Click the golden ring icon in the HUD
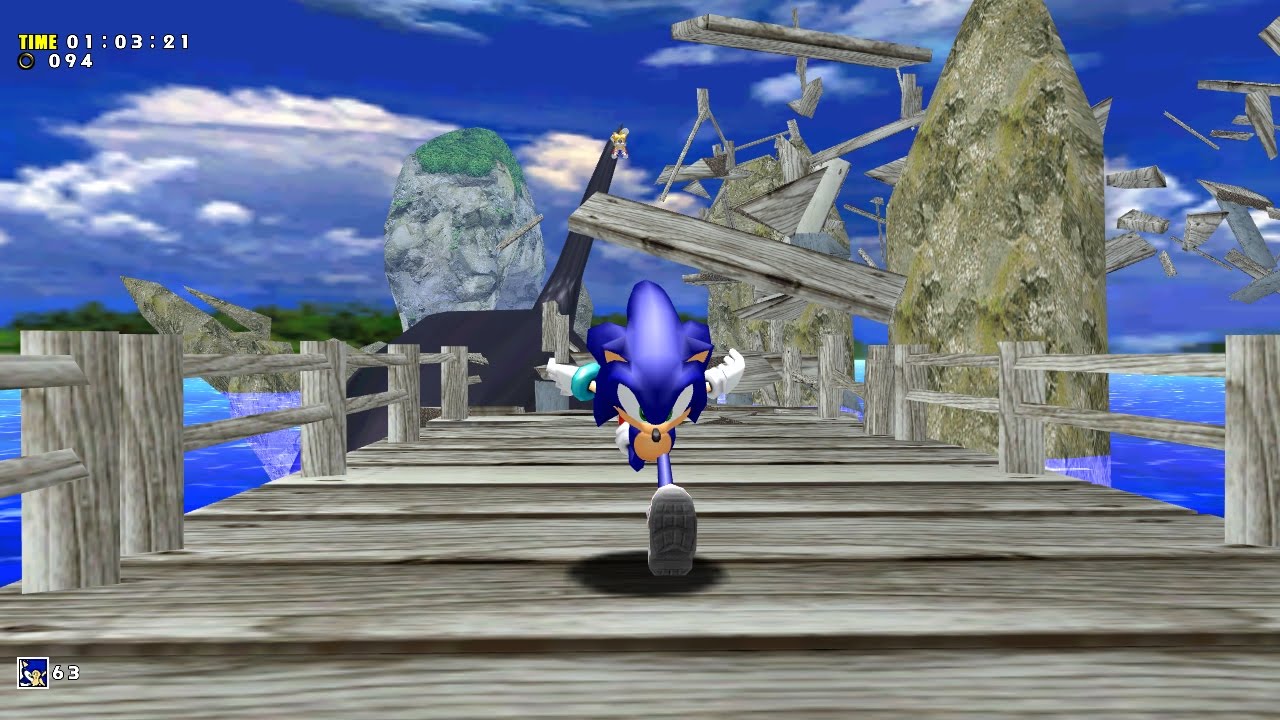Viewport: 1280px width, 720px height. pyautogui.click(x=24, y=63)
